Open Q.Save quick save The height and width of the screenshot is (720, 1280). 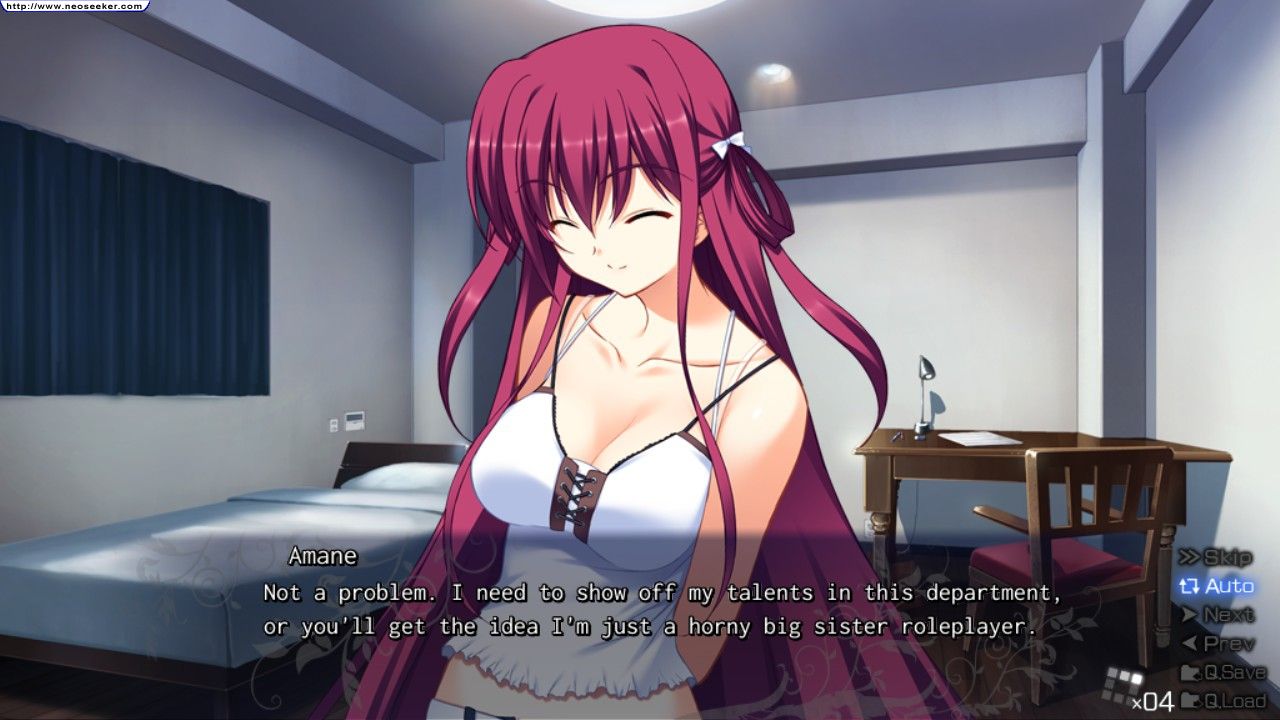pyautogui.click(x=1223, y=672)
